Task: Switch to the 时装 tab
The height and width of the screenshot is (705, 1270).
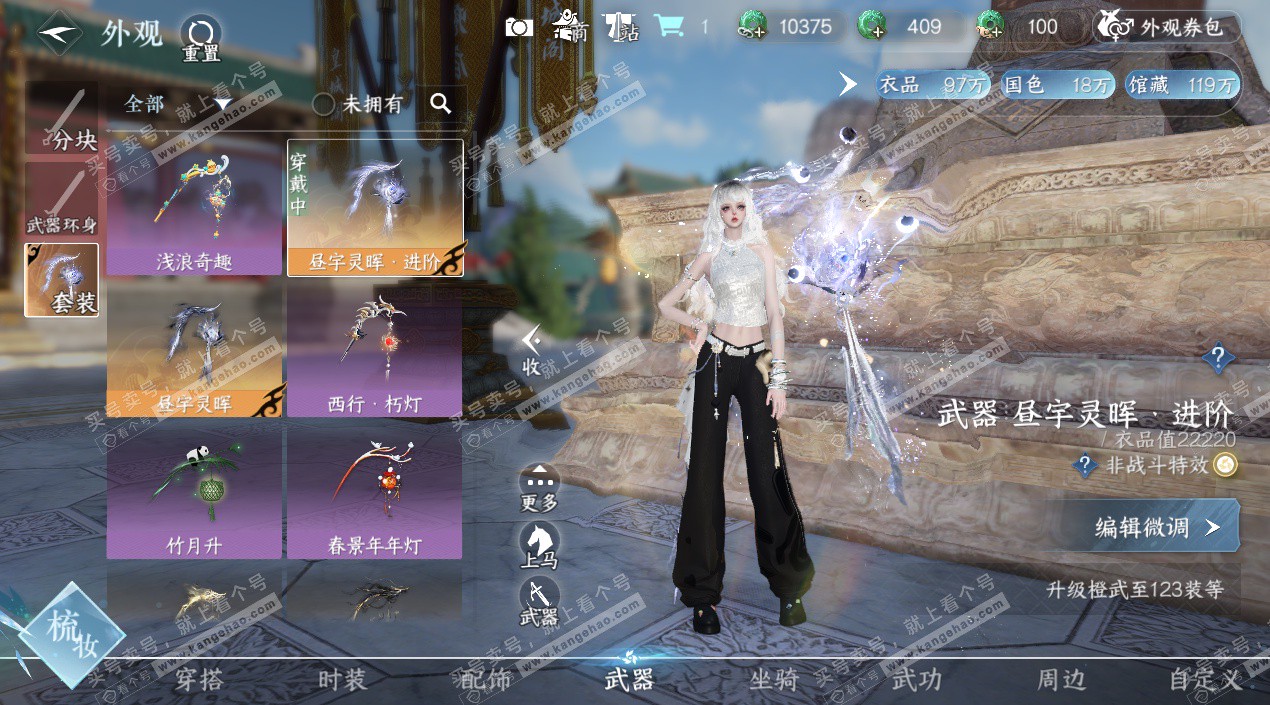Action: coord(342,680)
